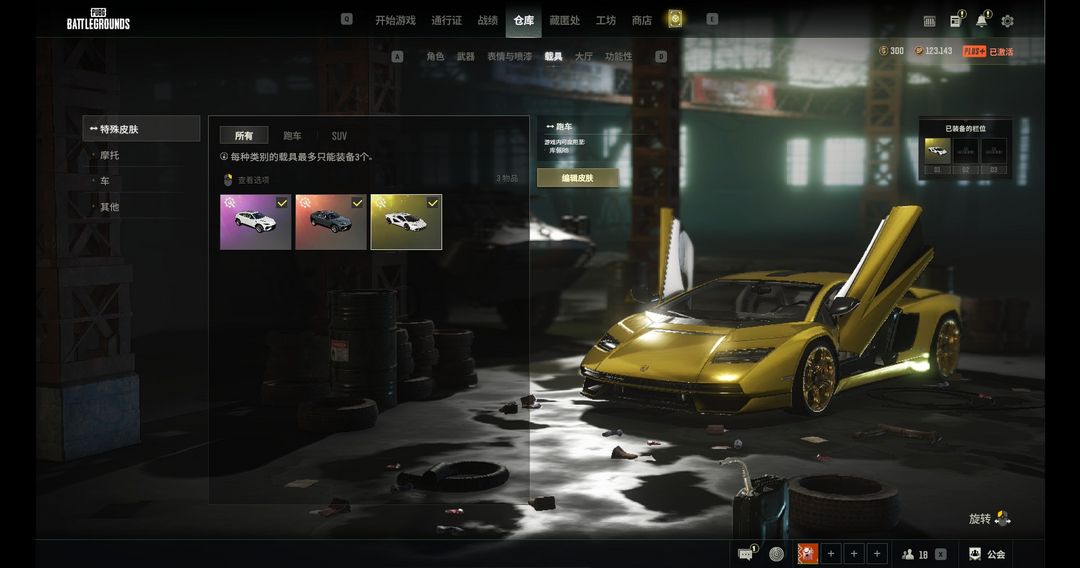Select the 表情与喷漆 category
This screenshot has height=568, width=1080.
coord(509,57)
